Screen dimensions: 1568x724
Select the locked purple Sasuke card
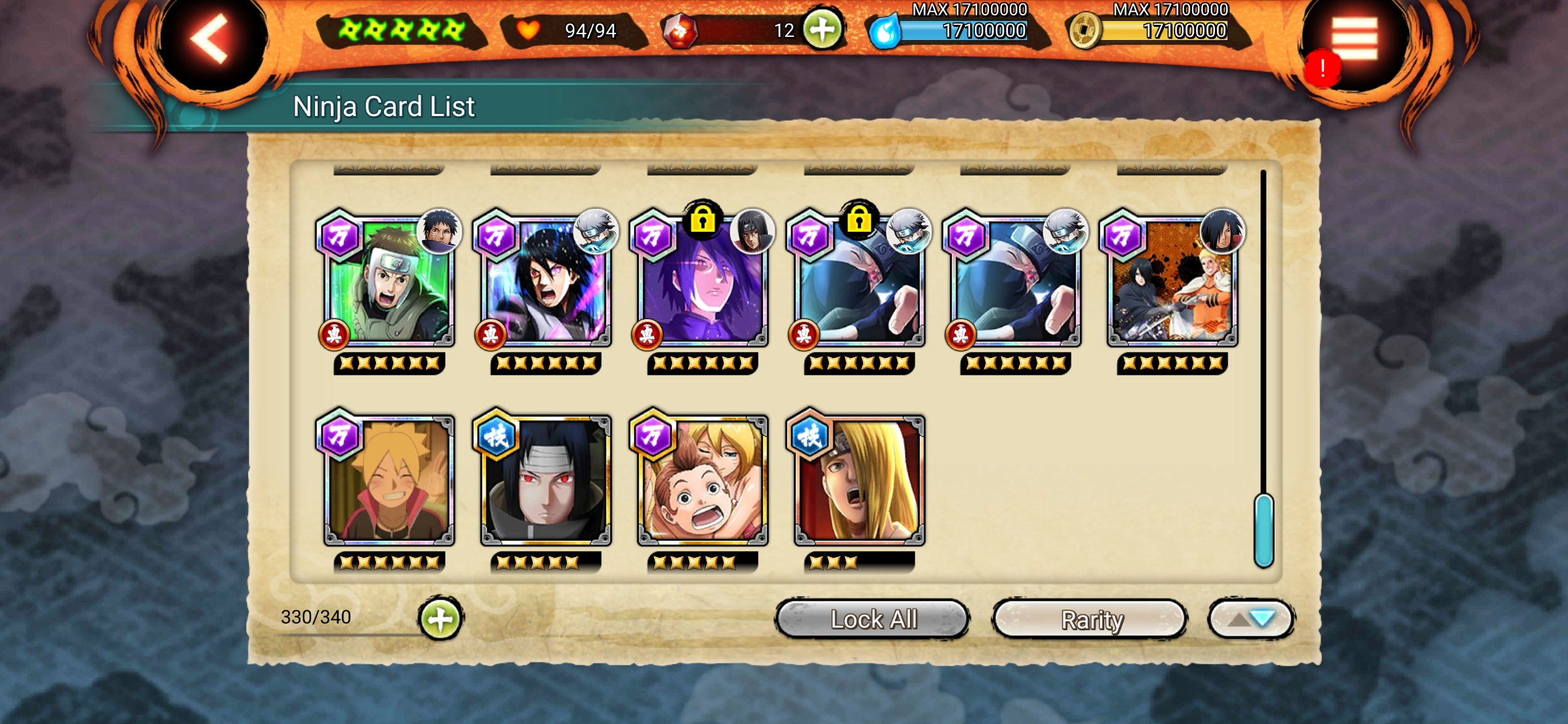(x=702, y=282)
